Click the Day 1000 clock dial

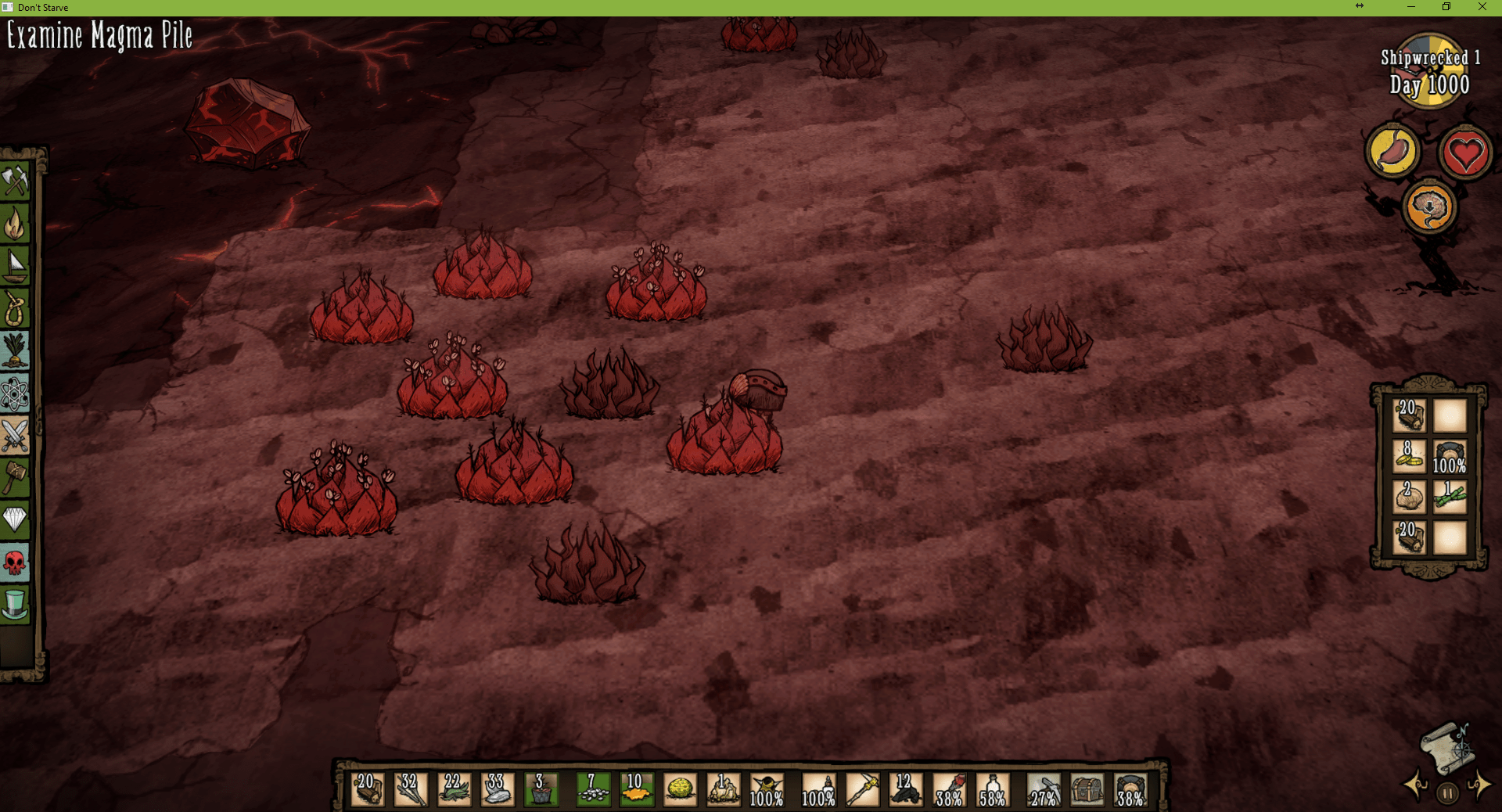click(1430, 69)
